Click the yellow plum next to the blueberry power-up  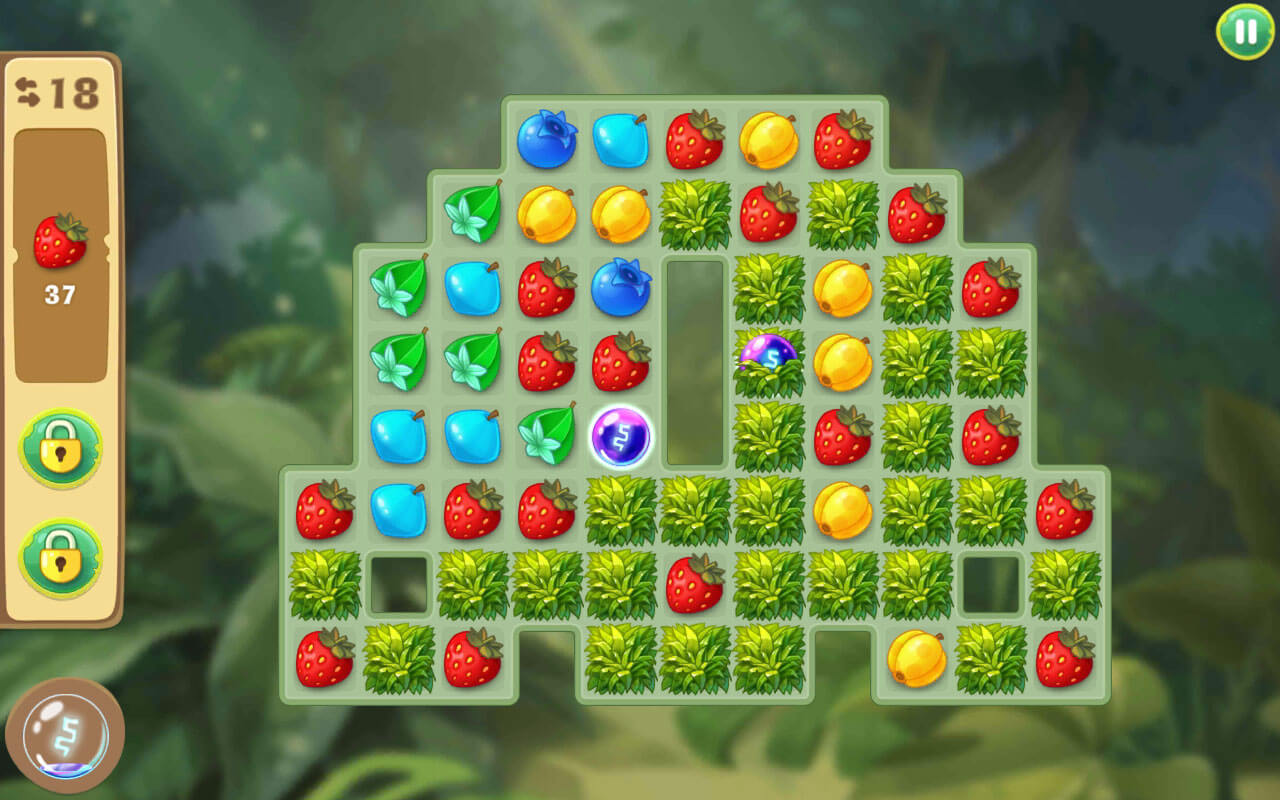[844, 362]
